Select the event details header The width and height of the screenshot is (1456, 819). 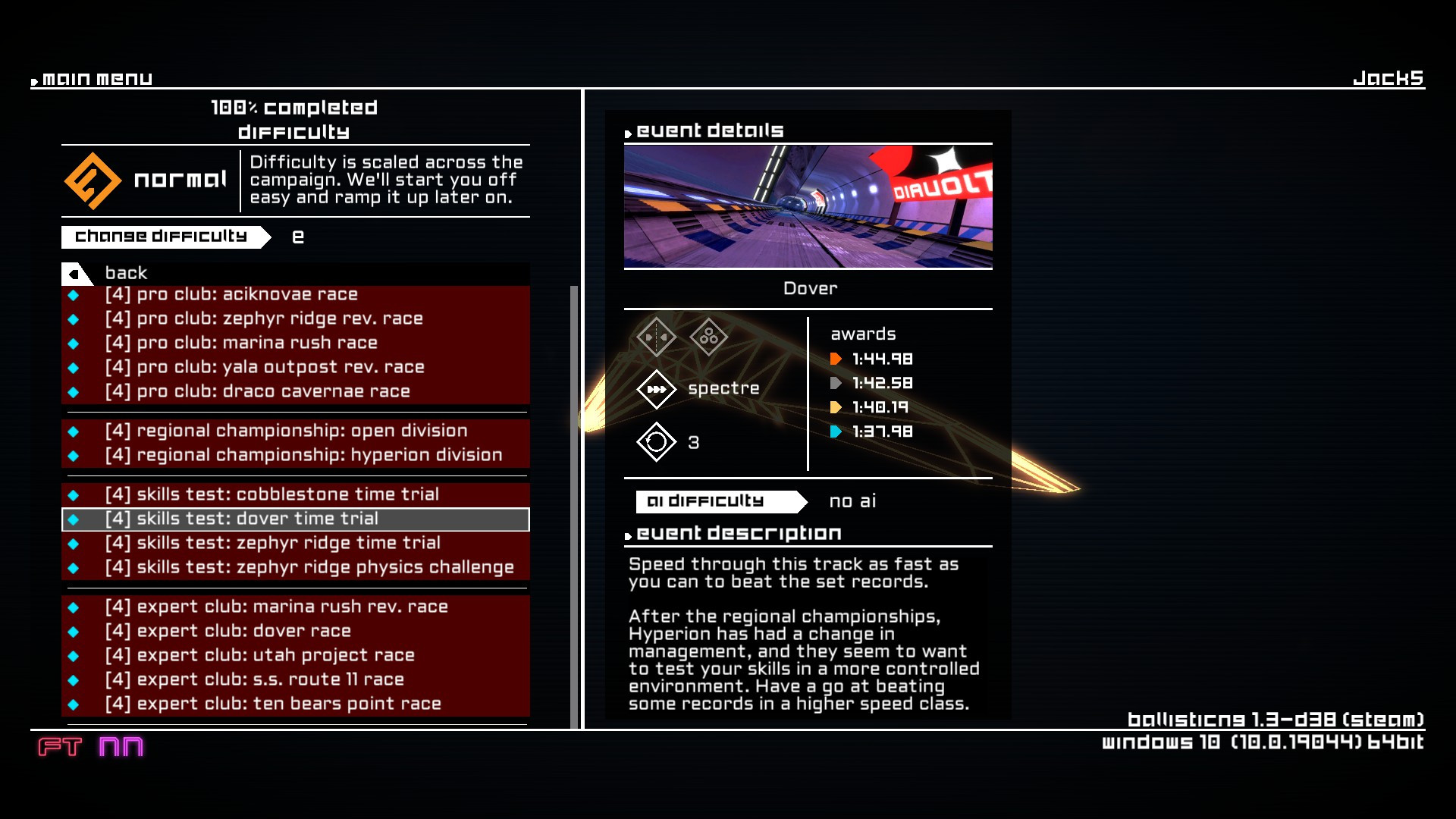pyautogui.click(x=708, y=130)
